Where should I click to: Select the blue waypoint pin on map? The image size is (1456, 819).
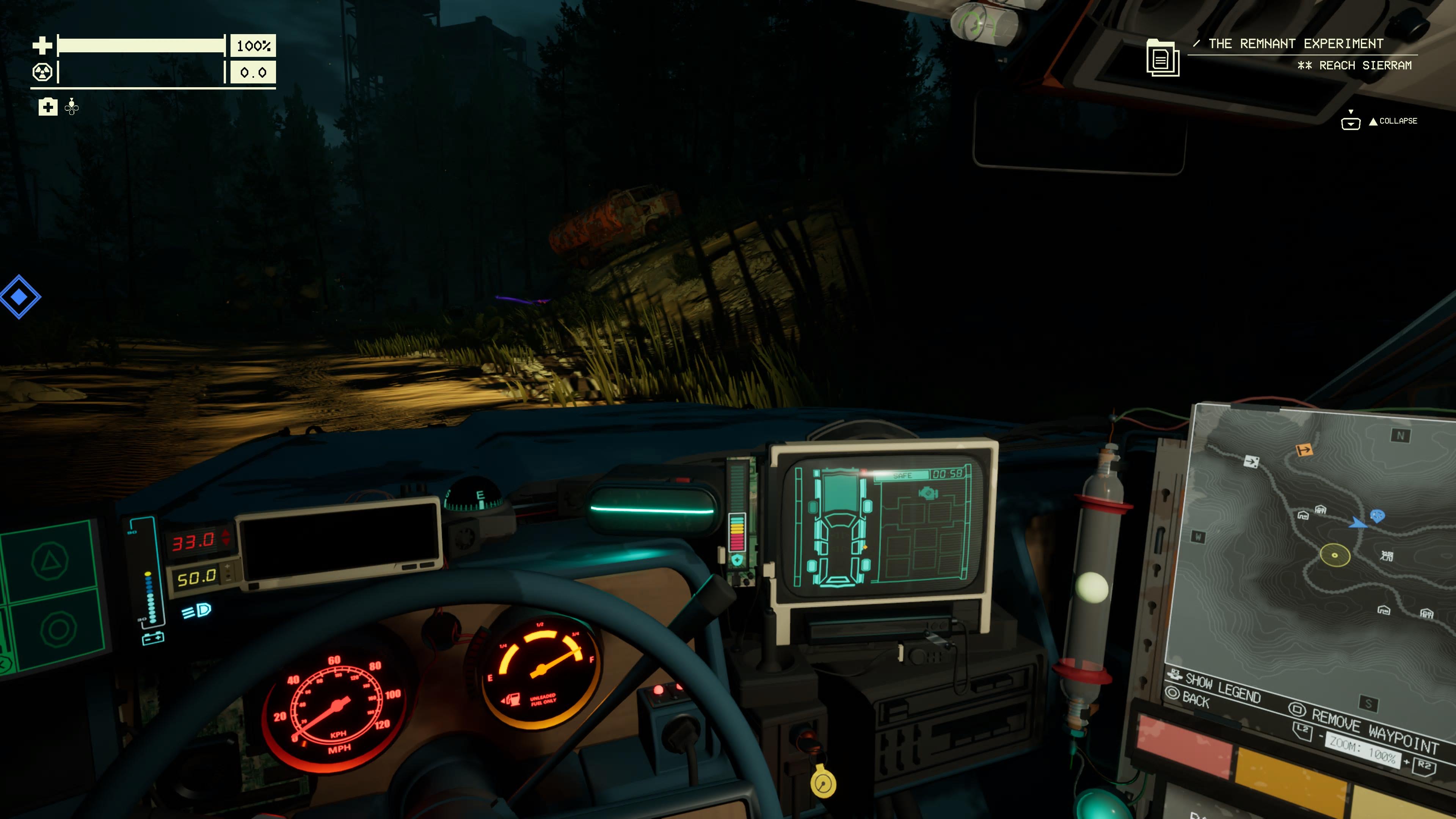tap(1378, 516)
